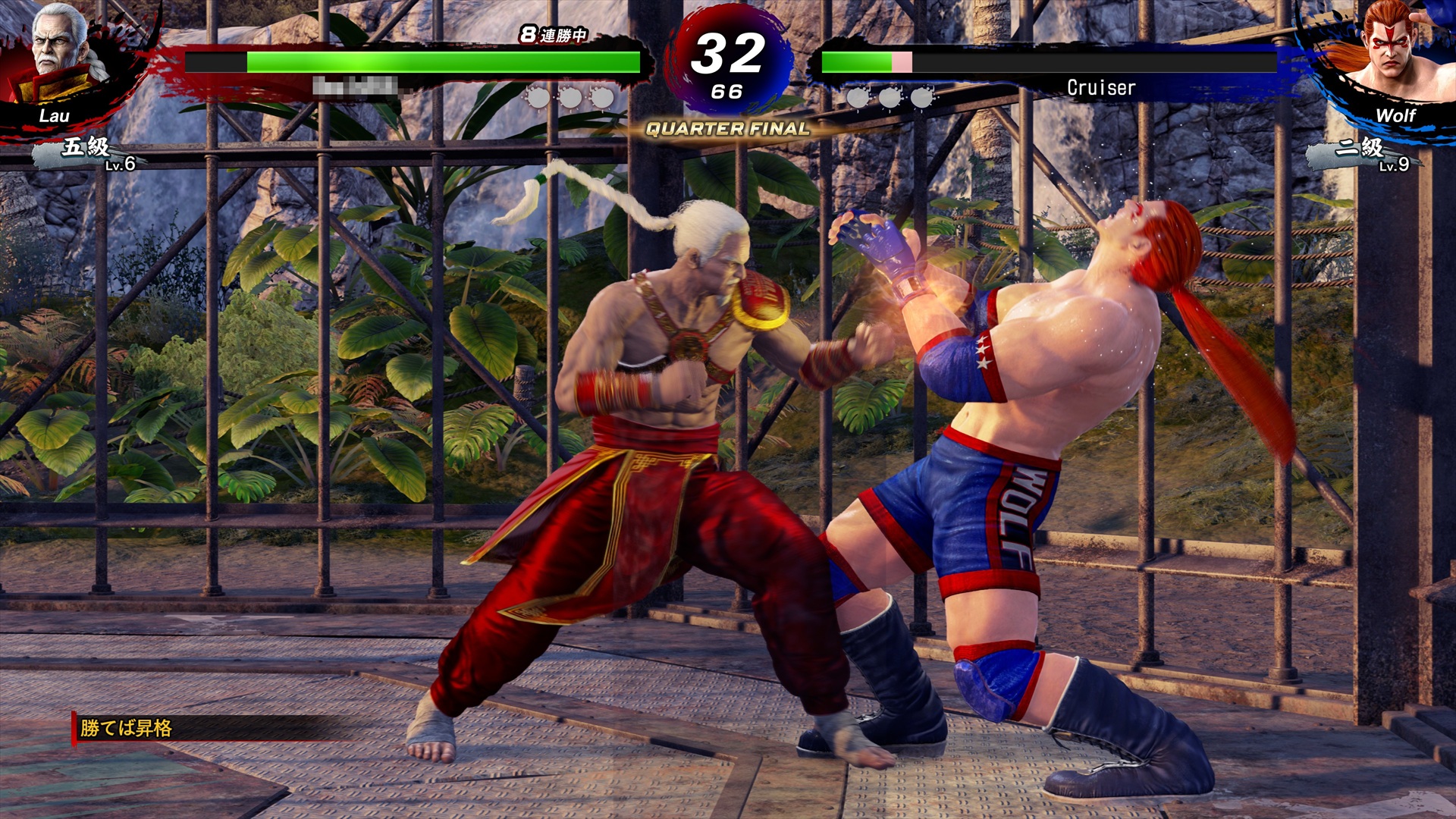Screen dimensions: 1456x819
Task: Select the Cruiser player name label
Action: [1100, 87]
